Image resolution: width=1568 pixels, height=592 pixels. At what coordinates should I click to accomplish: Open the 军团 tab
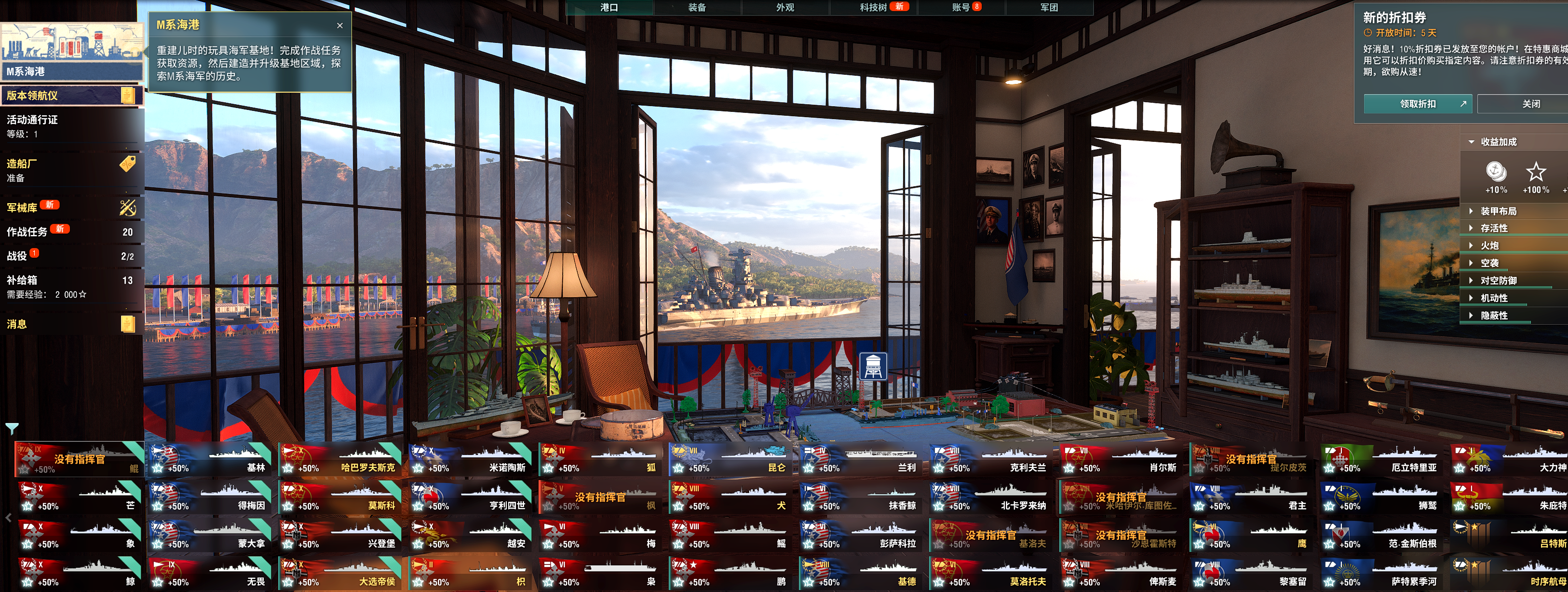(1049, 7)
